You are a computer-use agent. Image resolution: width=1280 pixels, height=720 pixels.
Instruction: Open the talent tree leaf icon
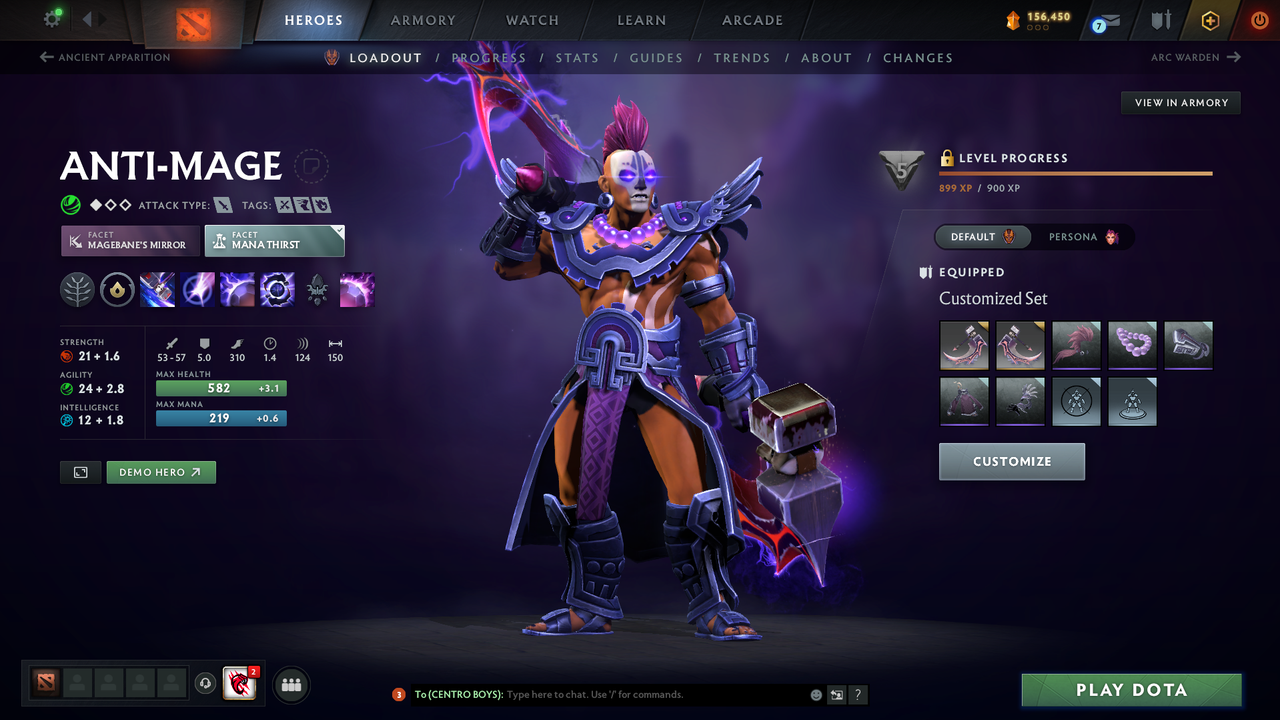[x=77, y=290]
